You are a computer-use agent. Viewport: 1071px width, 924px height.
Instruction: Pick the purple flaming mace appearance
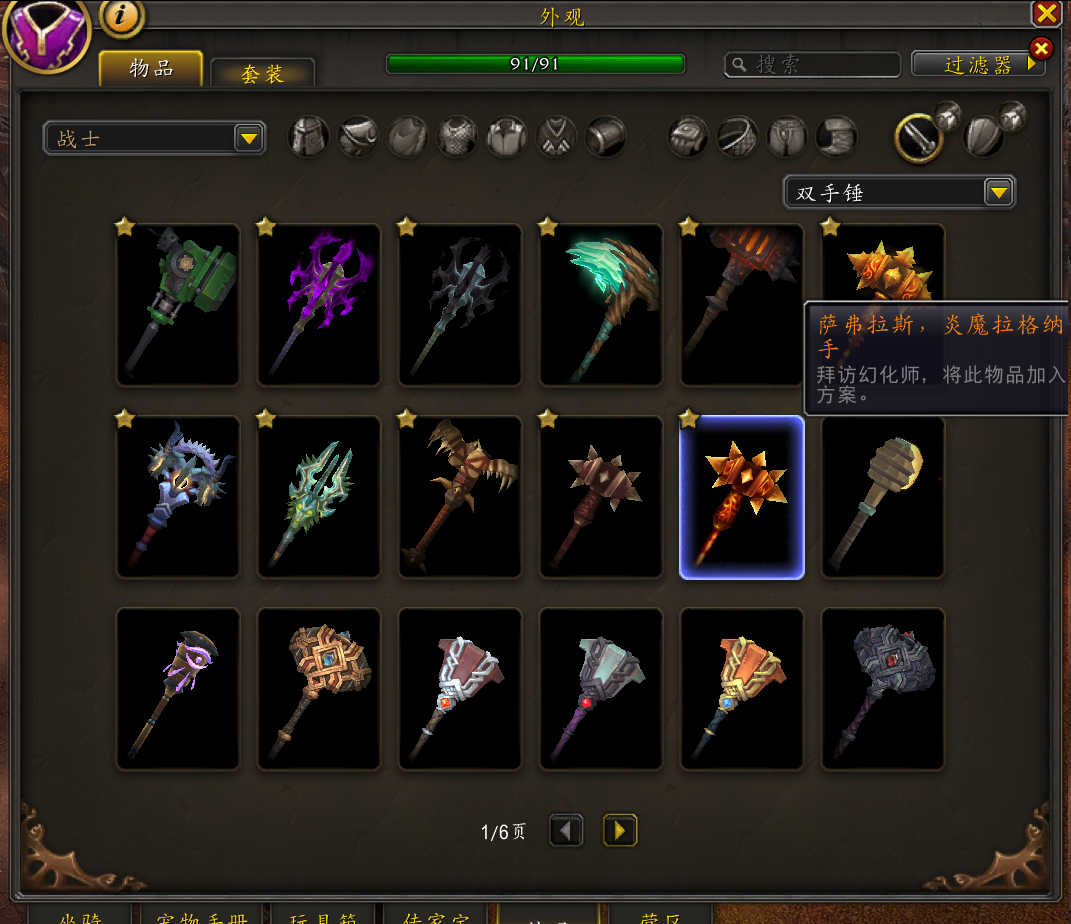click(319, 304)
